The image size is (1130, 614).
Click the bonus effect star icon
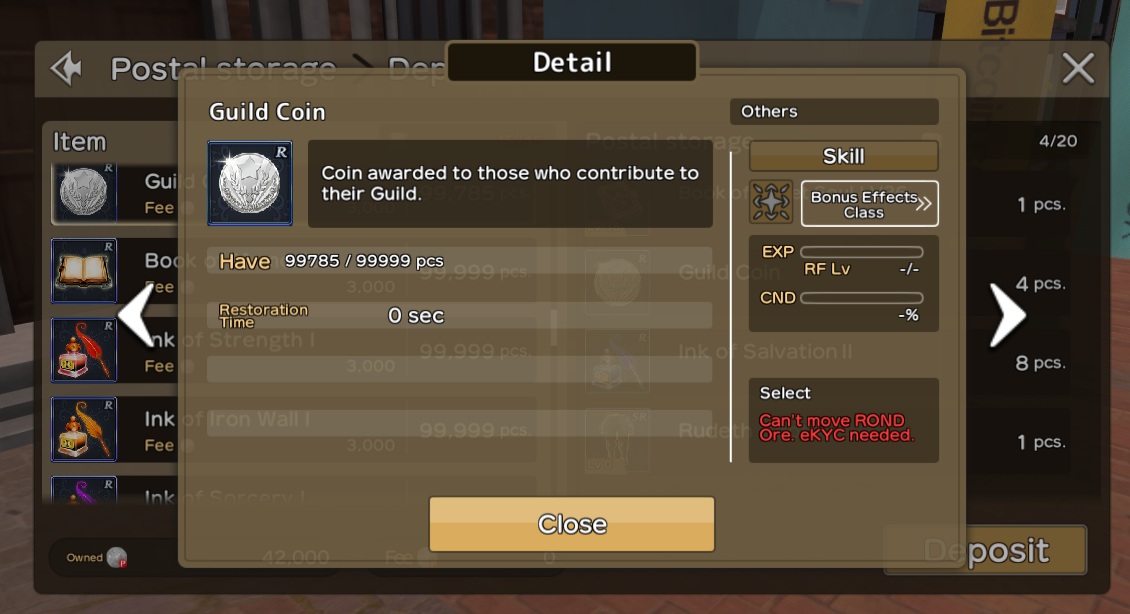(x=771, y=203)
